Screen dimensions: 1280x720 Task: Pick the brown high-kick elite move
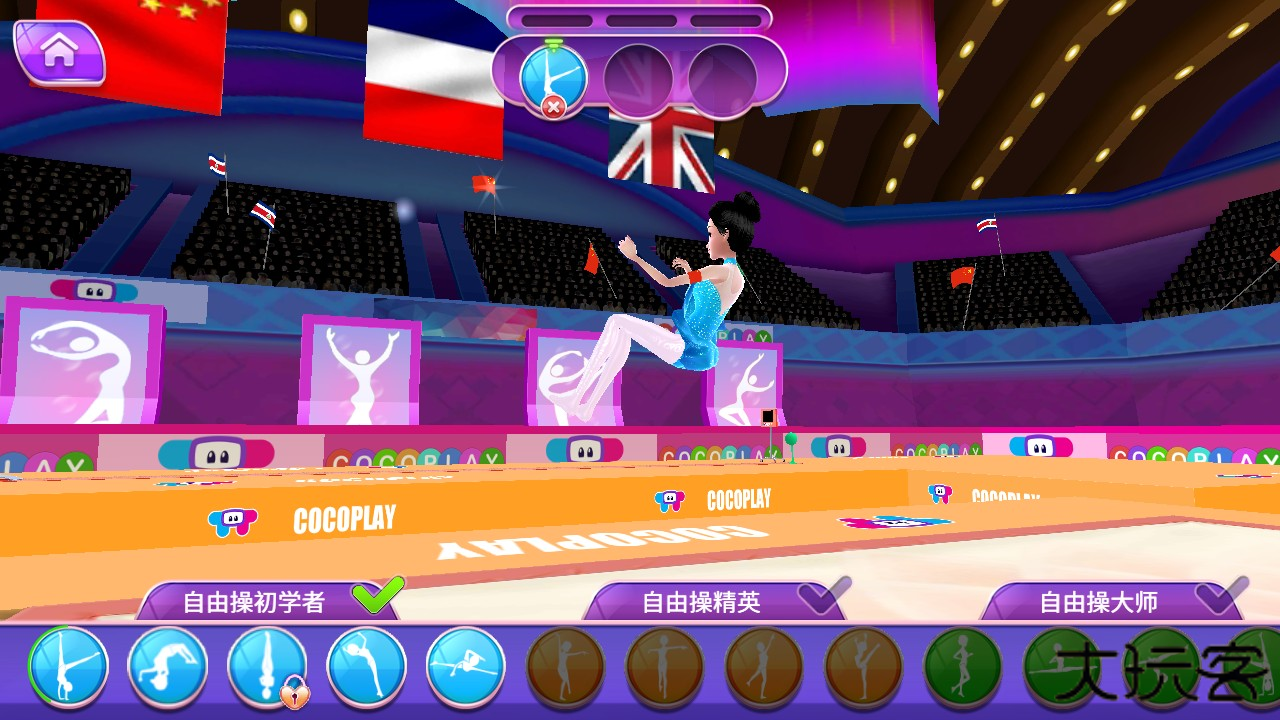(x=864, y=666)
